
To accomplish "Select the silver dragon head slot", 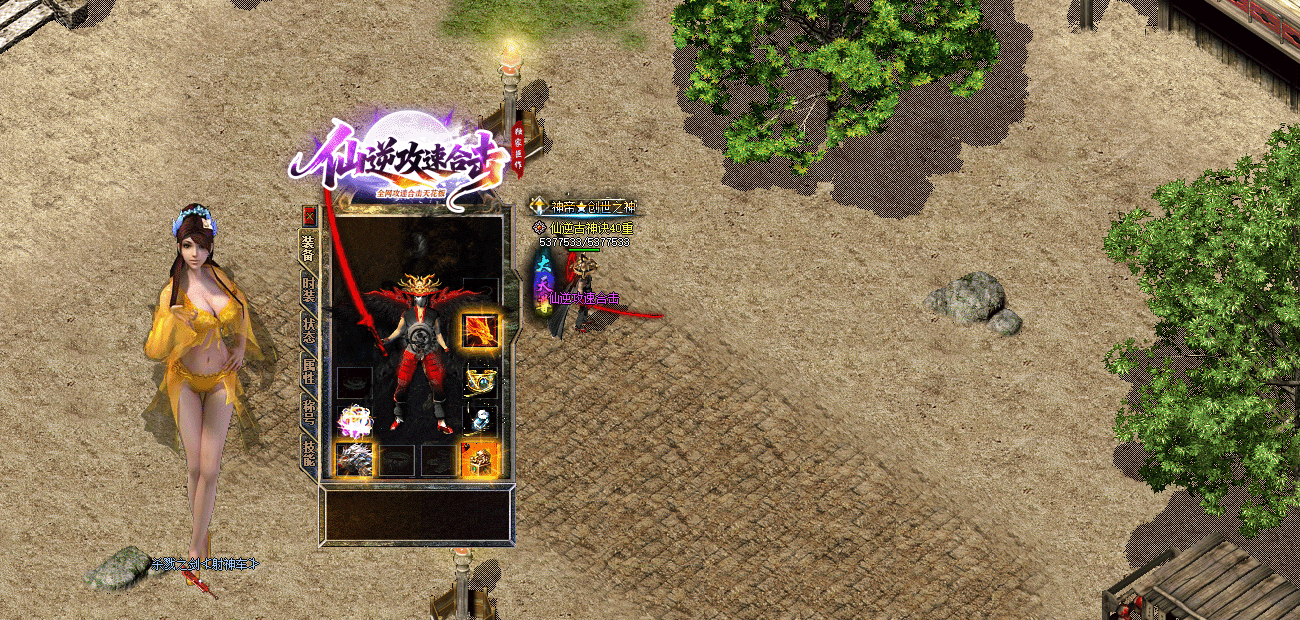I will pyautogui.click(x=355, y=459).
